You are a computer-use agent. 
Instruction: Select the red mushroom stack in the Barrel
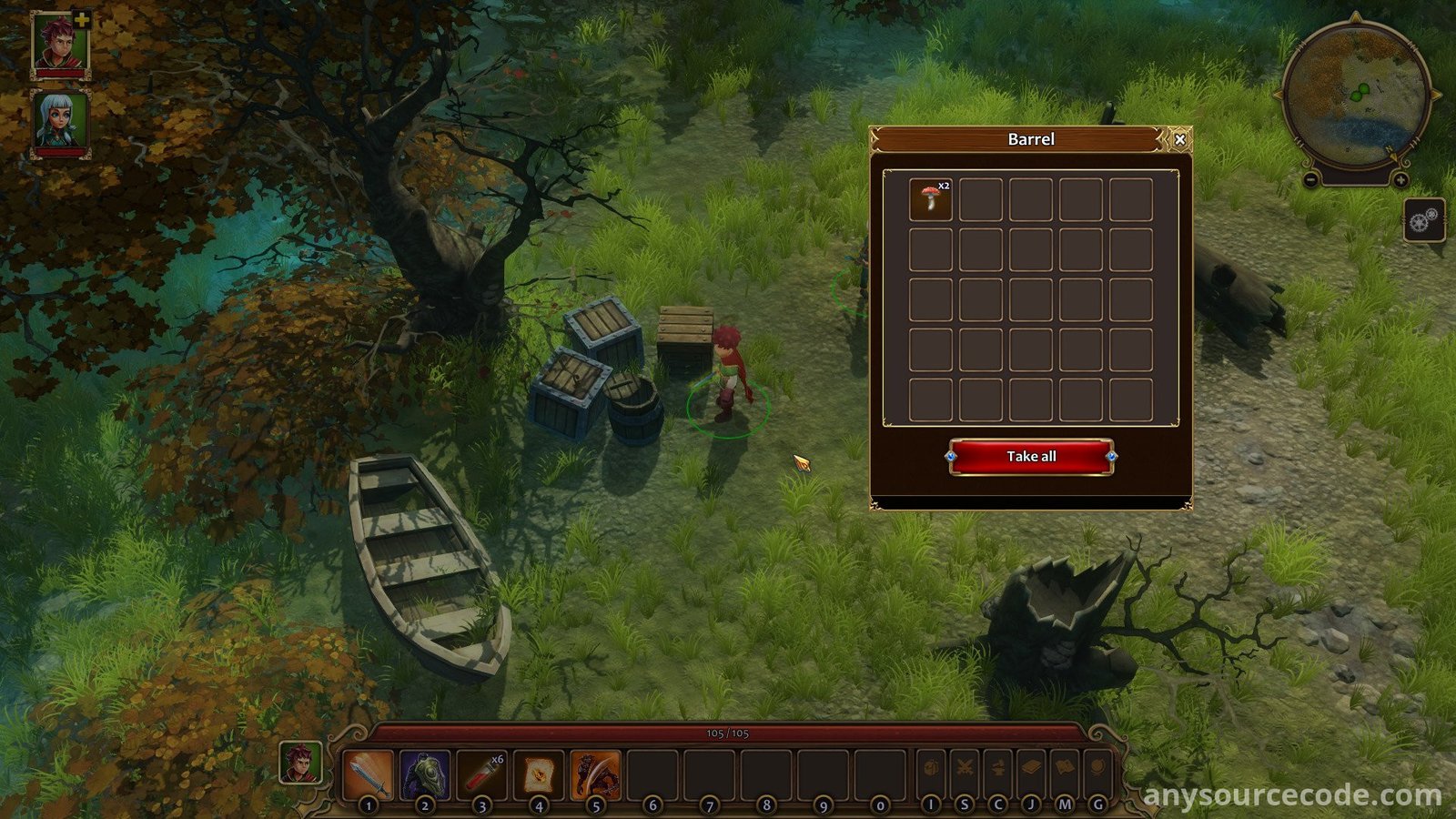930,199
